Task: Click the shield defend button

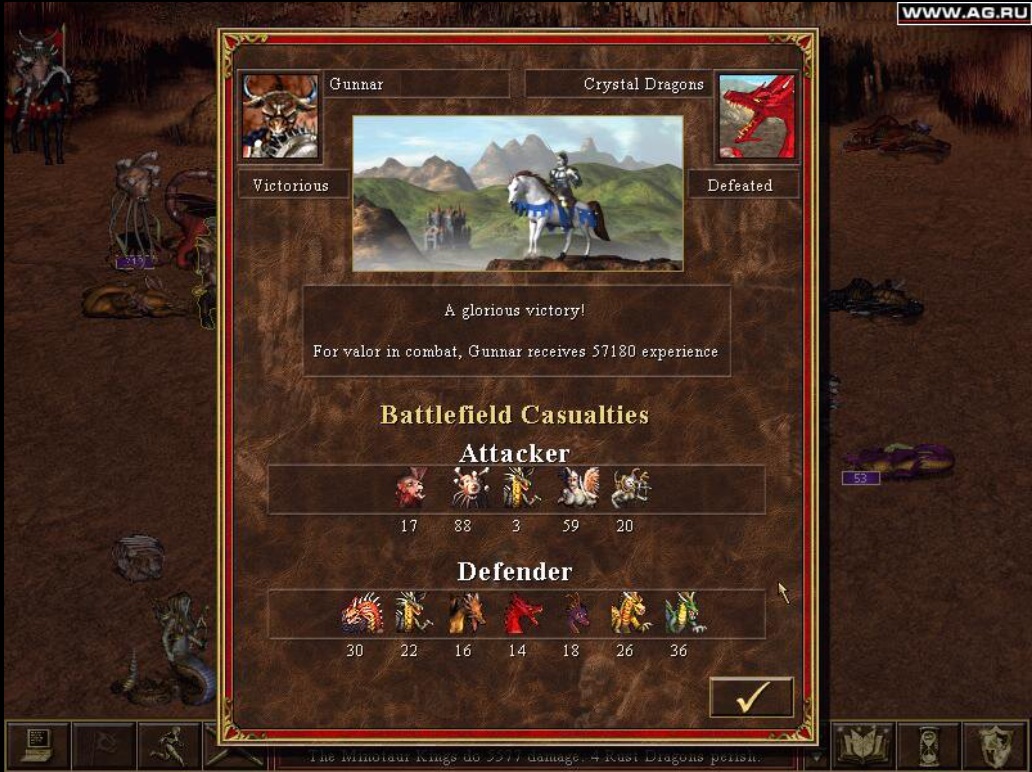Action: tap(994, 745)
